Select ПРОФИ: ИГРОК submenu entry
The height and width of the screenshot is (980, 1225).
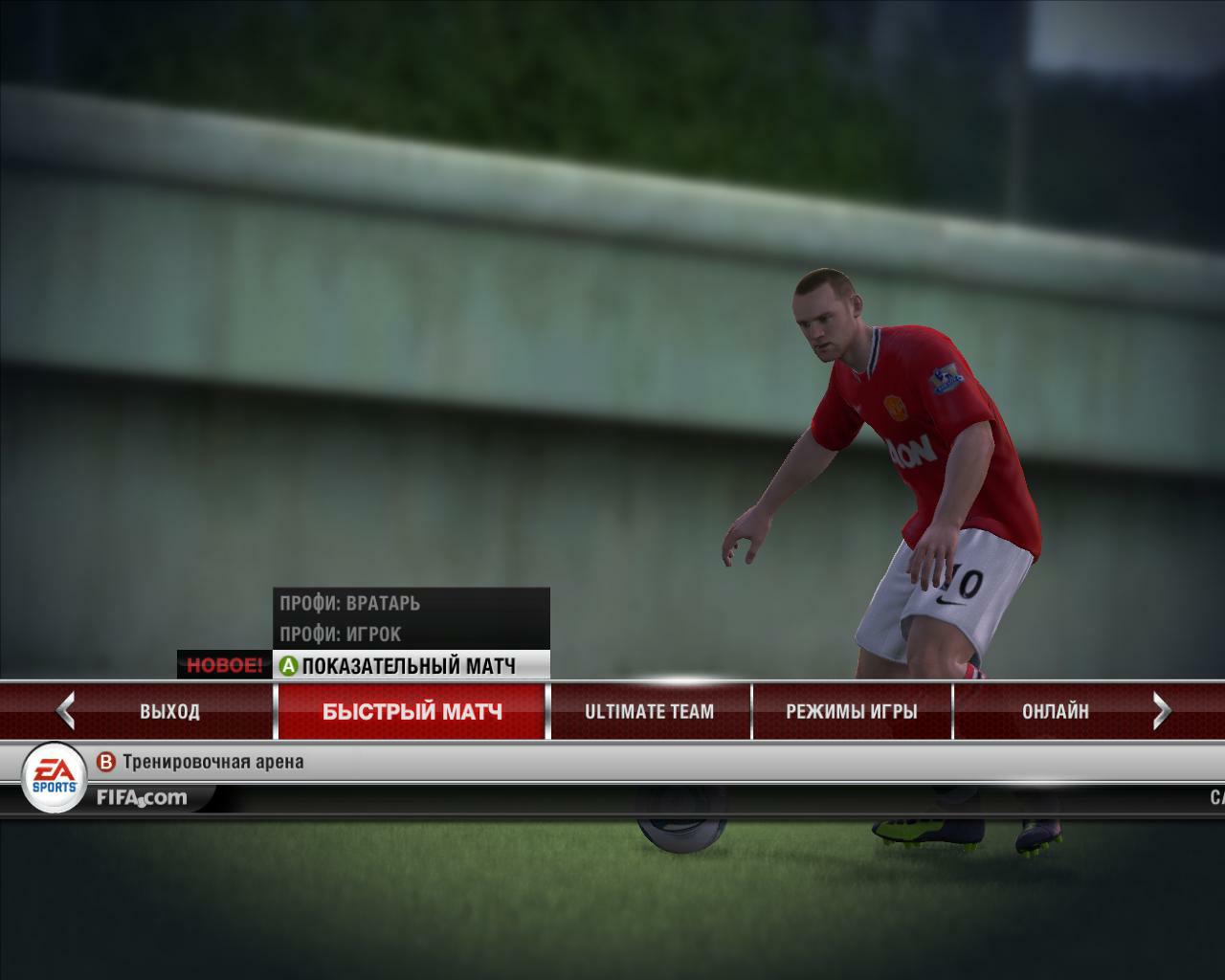[341, 634]
